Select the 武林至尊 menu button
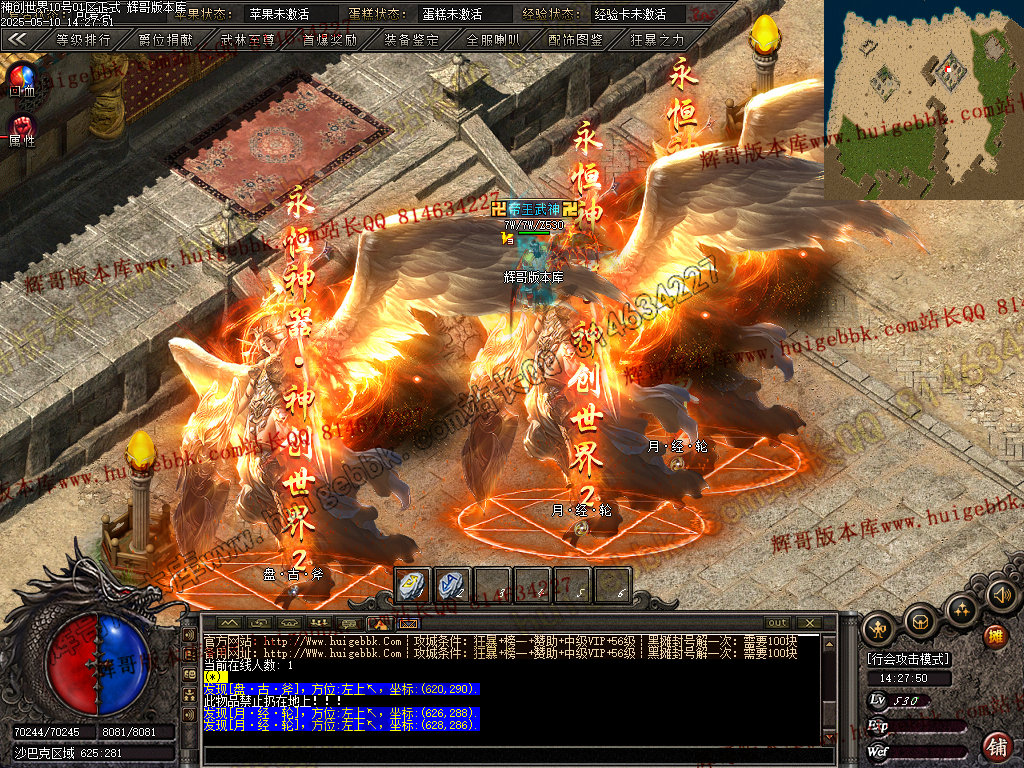This screenshot has height=768, width=1024. 248,40
